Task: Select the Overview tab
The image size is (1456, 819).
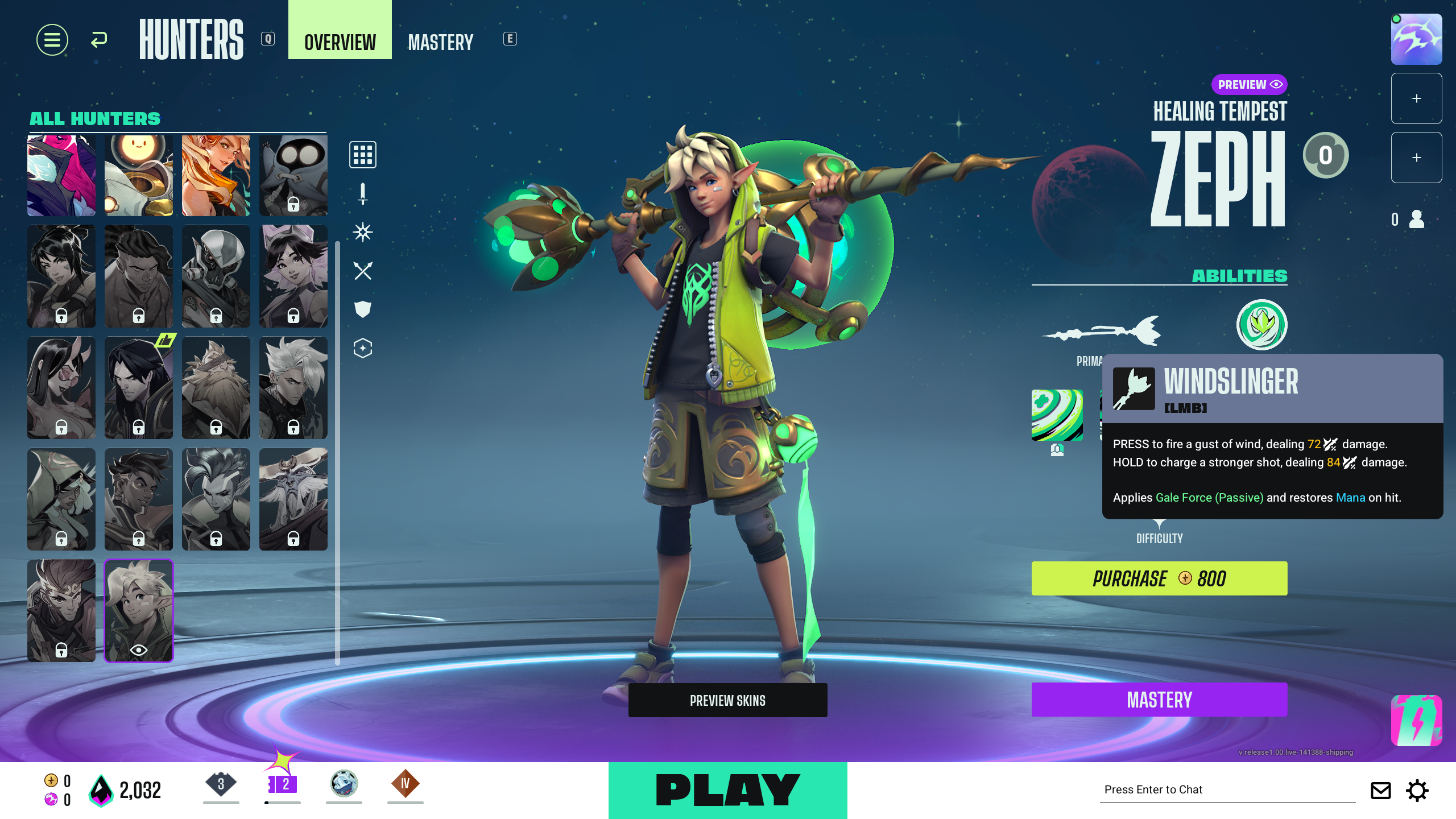Action: [340, 42]
